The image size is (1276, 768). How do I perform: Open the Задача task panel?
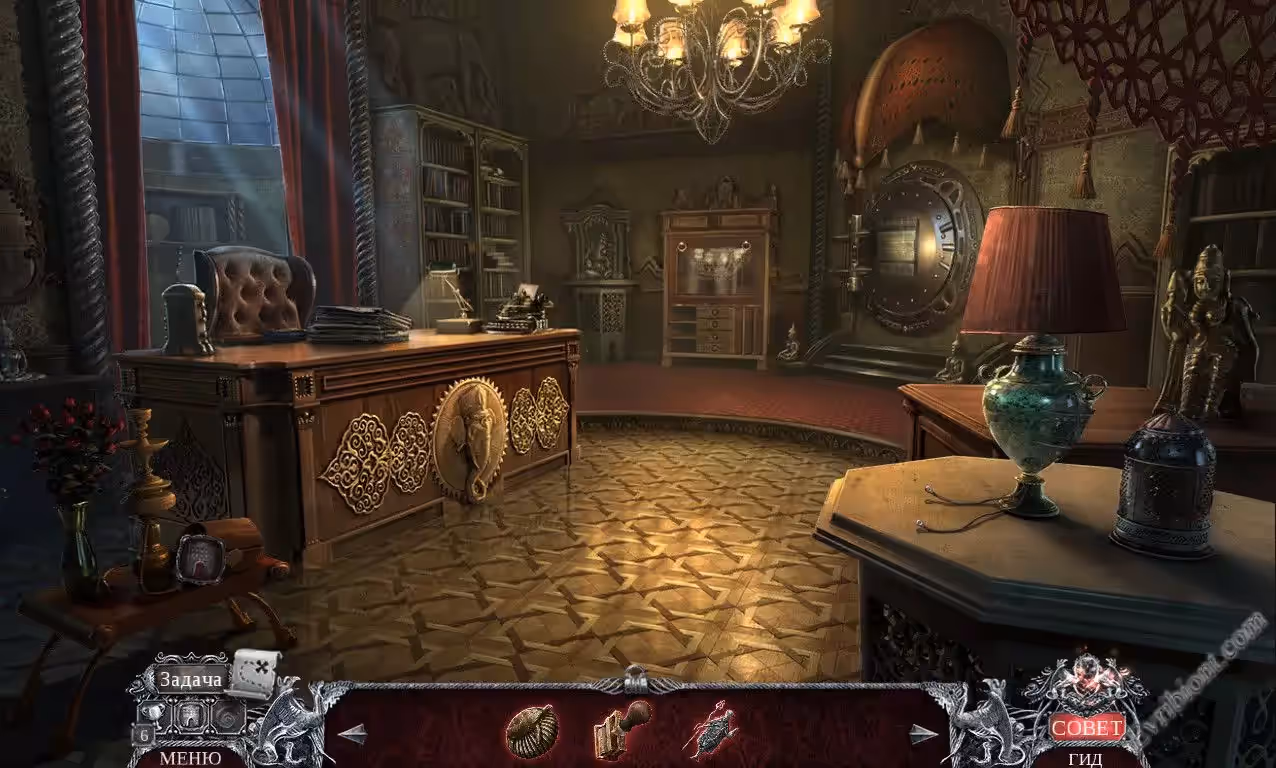(188, 679)
